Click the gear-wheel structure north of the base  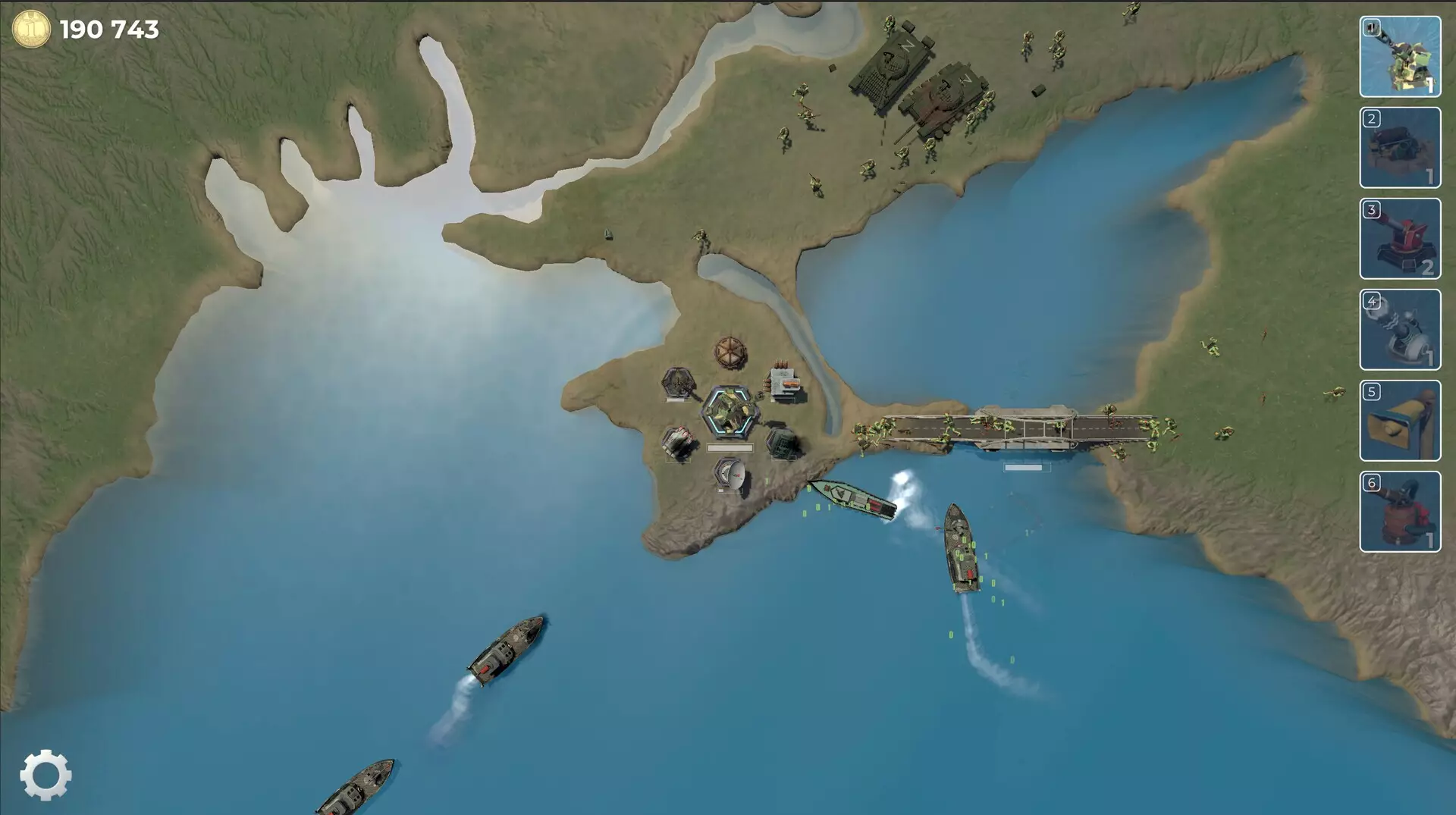coord(730,350)
